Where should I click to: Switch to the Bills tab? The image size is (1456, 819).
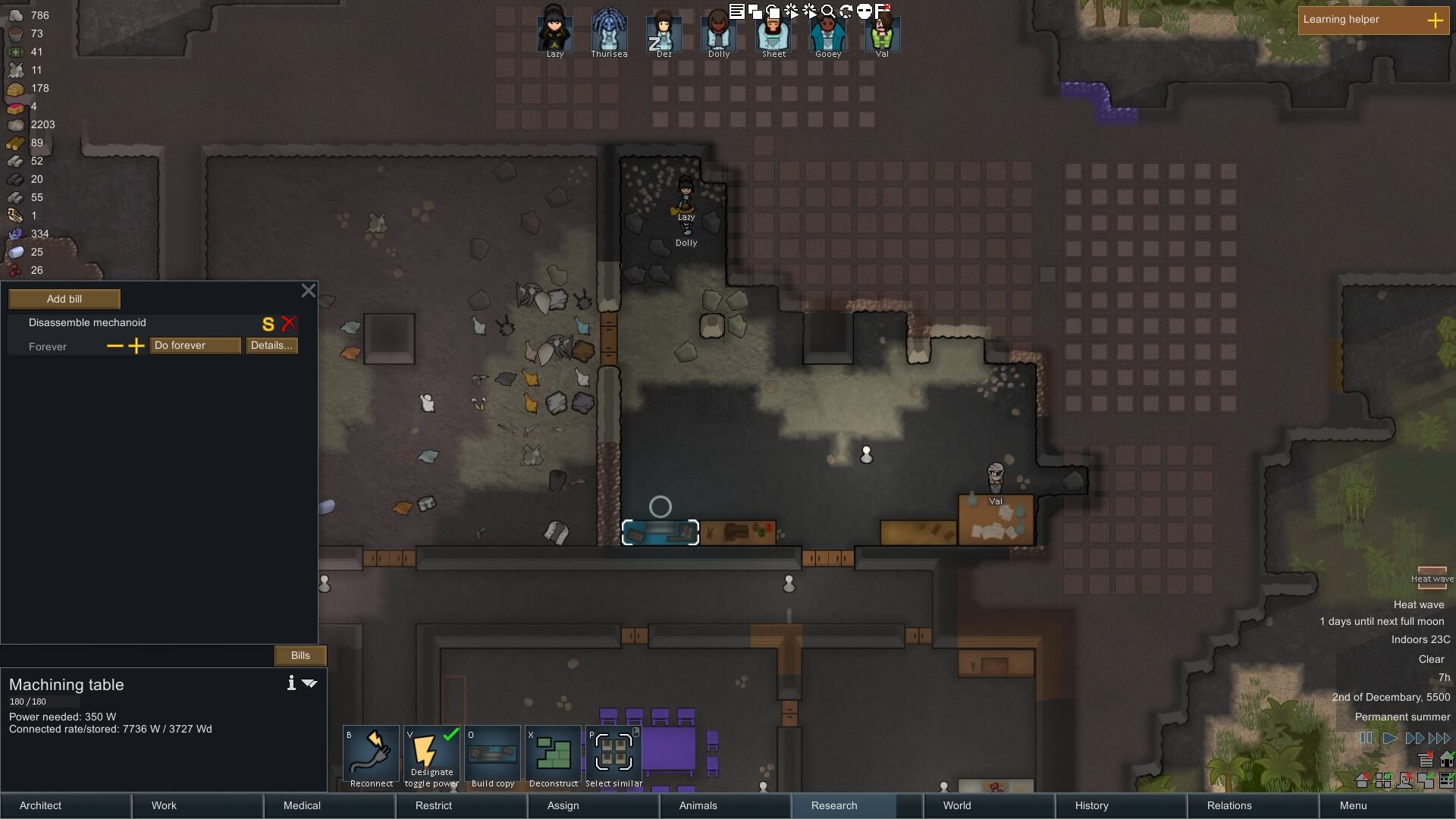pyautogui.click(x=300, y=655)
